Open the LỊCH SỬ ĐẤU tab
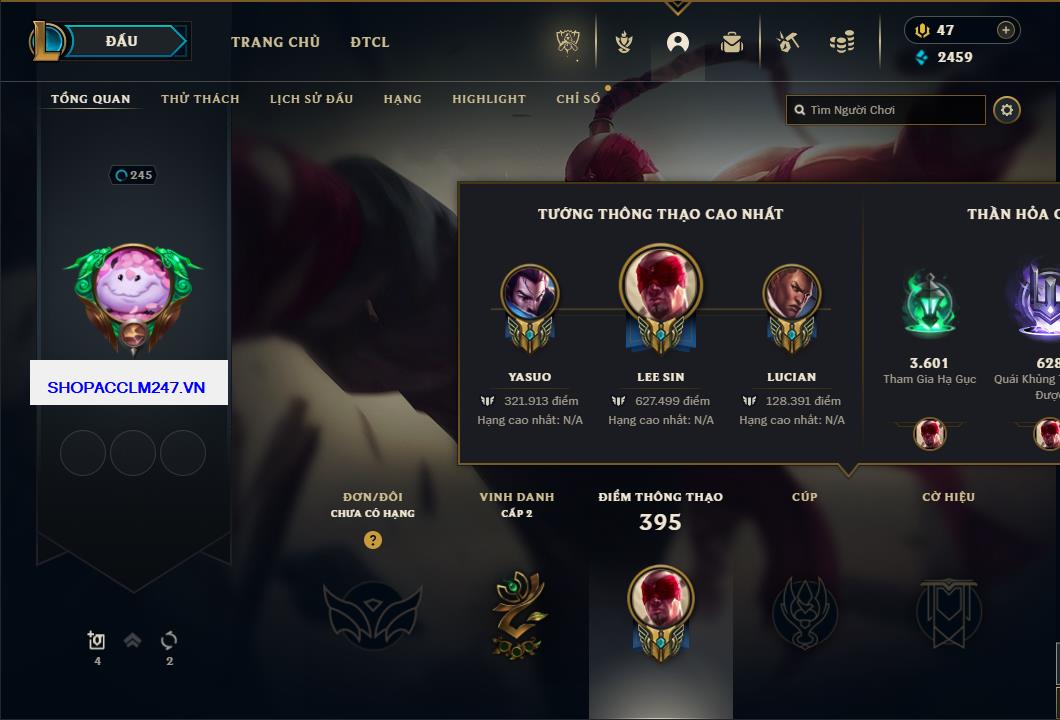The image size is (1060, 720). pos(311,99)
